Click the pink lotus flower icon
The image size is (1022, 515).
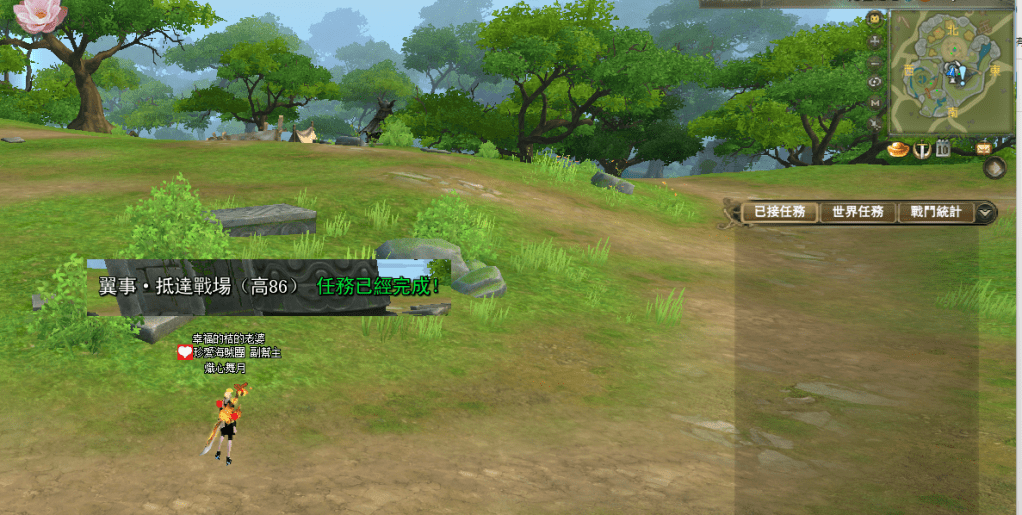click(x=40, y=14)
